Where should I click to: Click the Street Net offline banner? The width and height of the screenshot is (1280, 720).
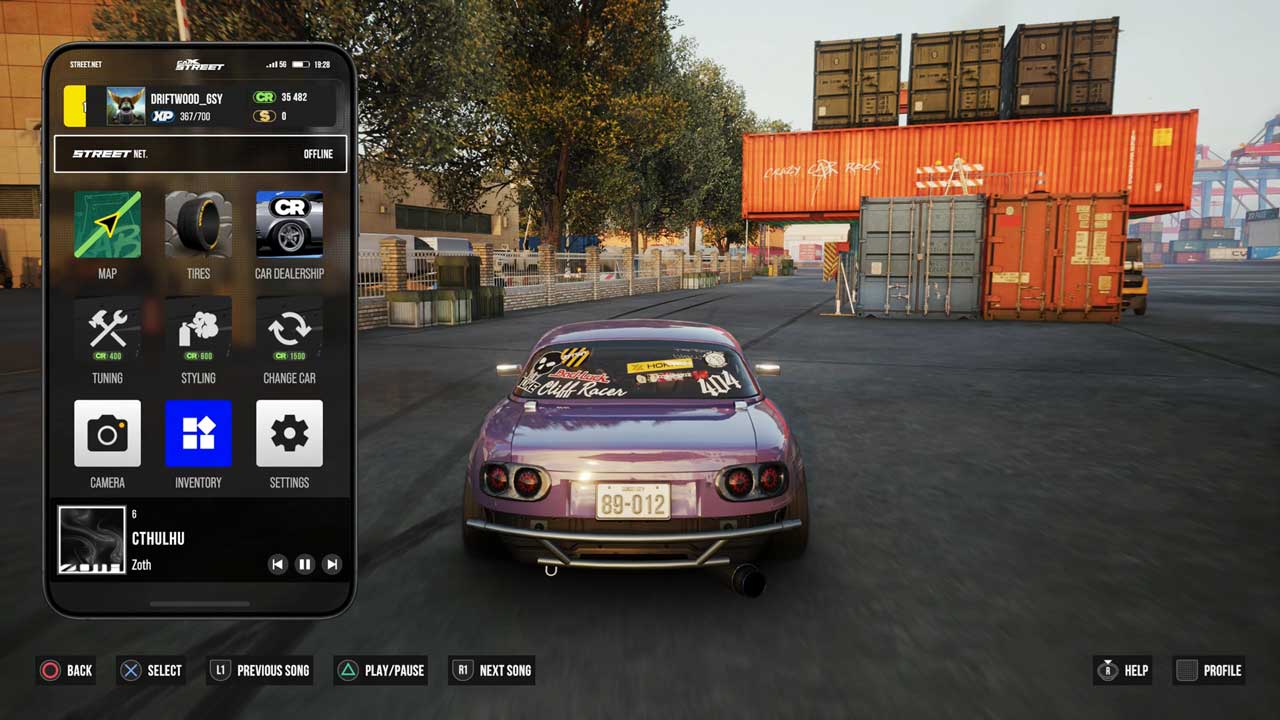point(200,154)
